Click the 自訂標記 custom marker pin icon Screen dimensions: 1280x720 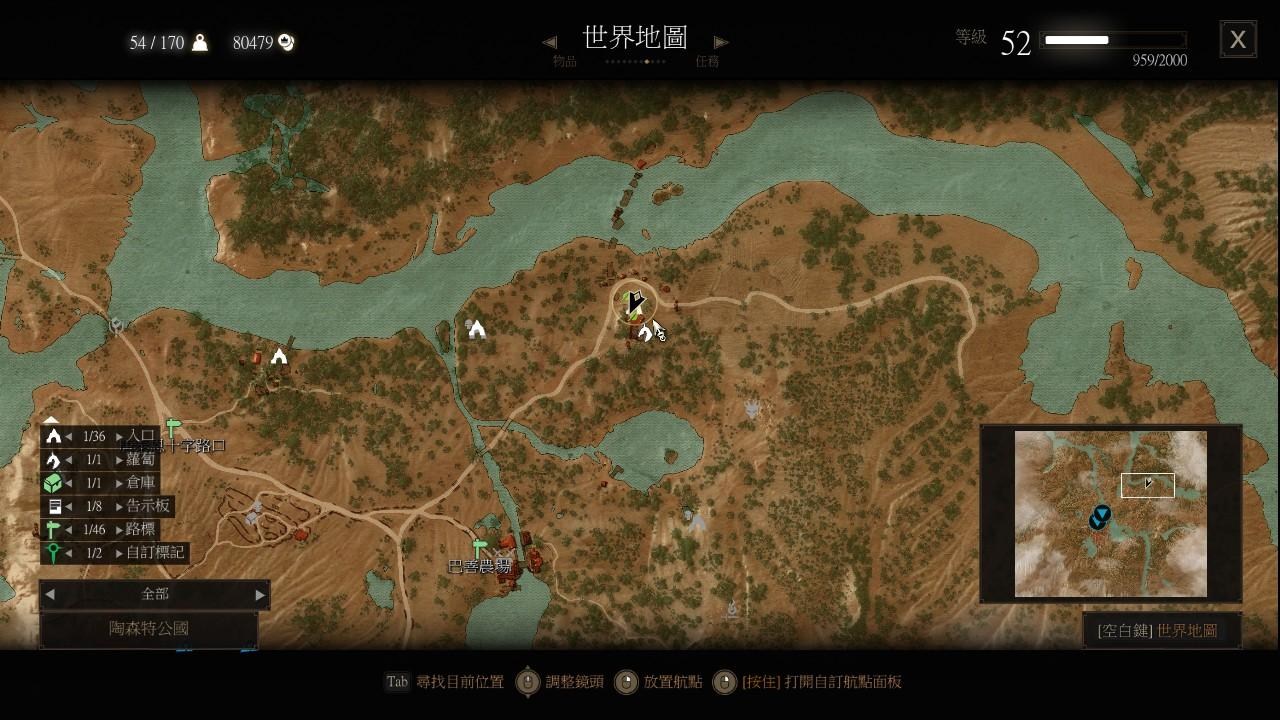[x=55, y=552]
